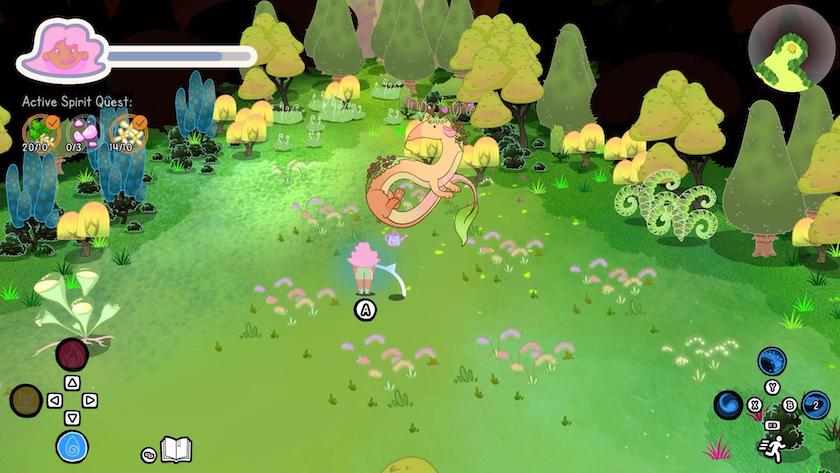Open the circular minimap
This screenshot has height=473, width=840.
(791, 46)
